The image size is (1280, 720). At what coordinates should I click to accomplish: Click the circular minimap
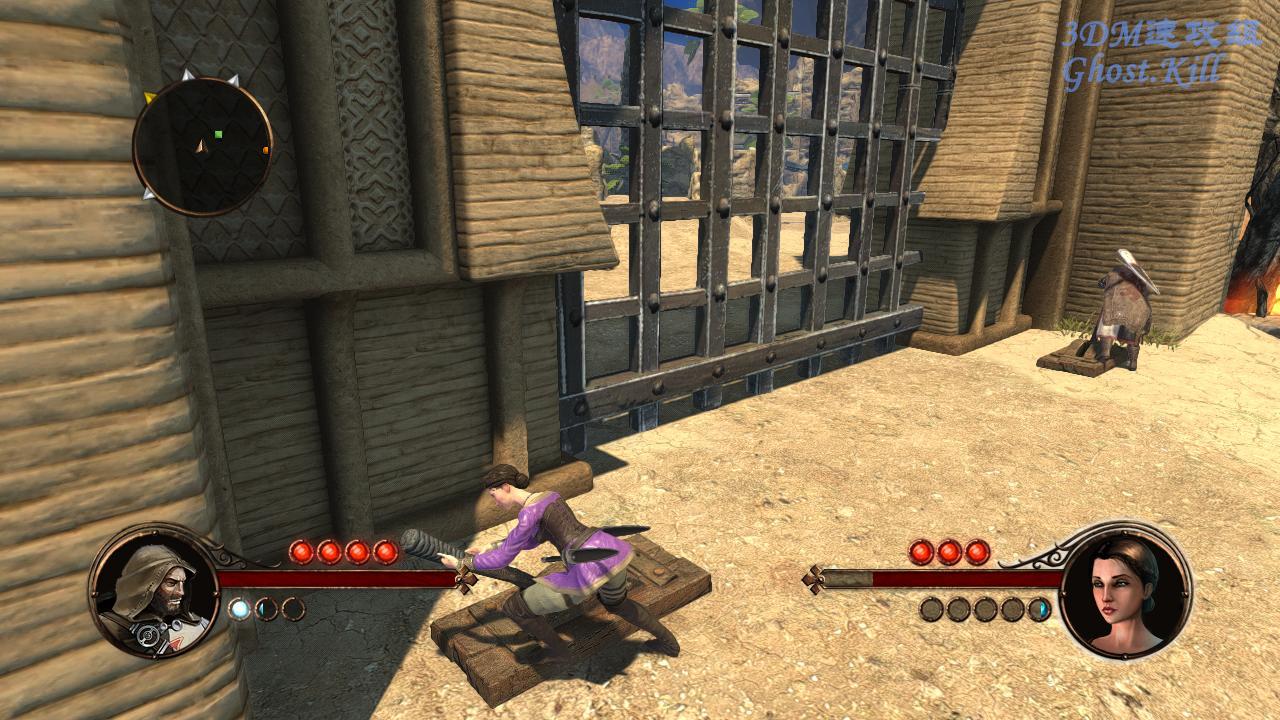(x=203, y=146)
